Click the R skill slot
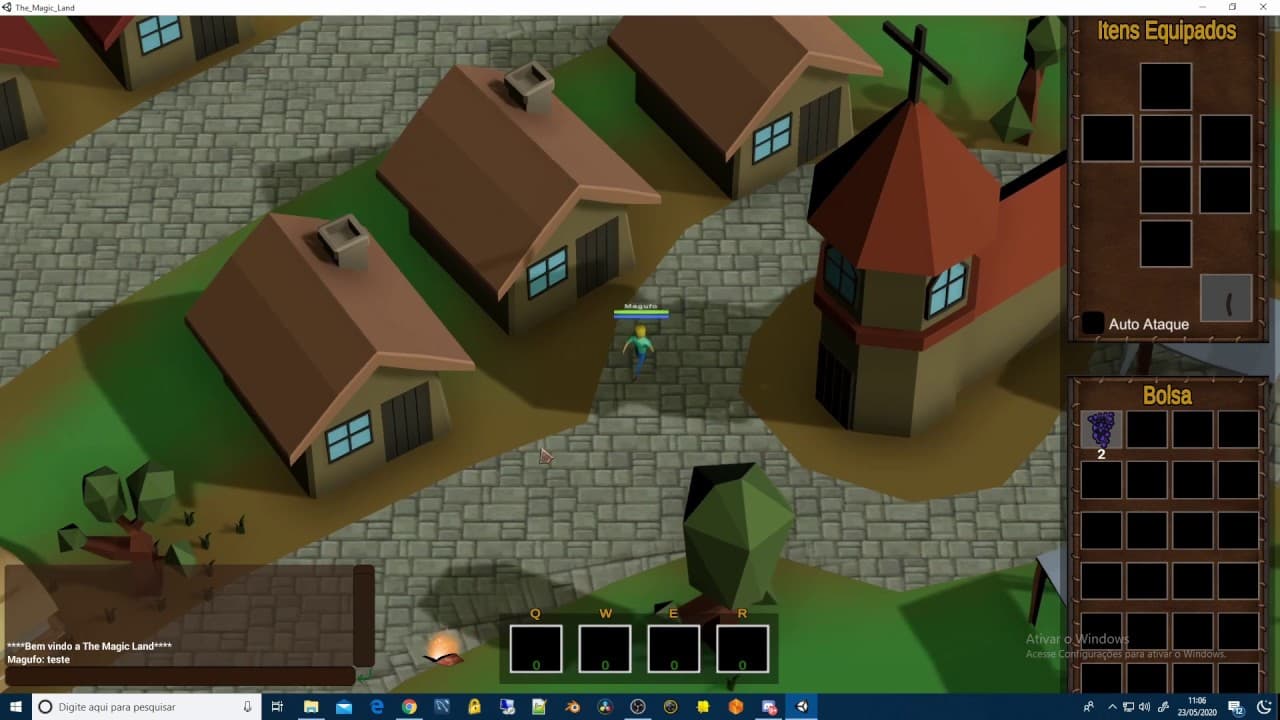 [742, 647]
